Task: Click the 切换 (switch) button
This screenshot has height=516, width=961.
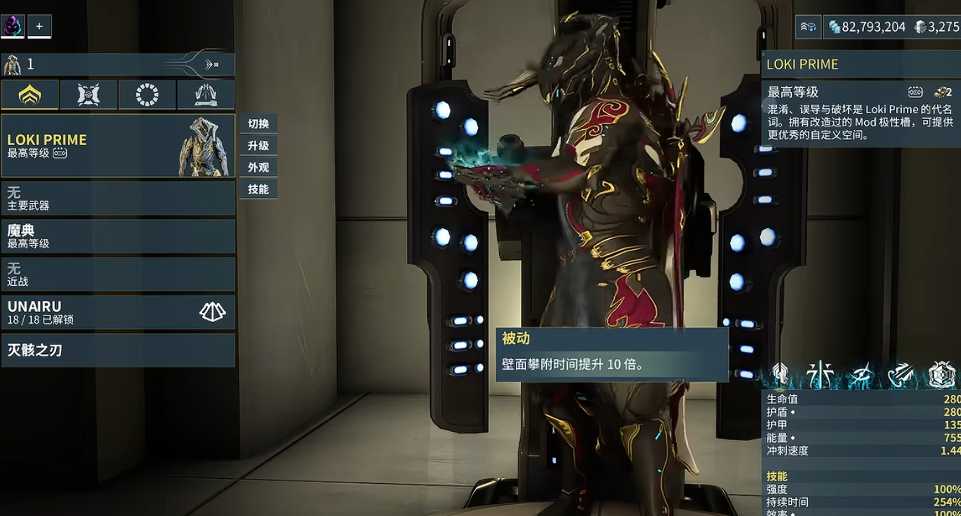Action: point(258,124)
